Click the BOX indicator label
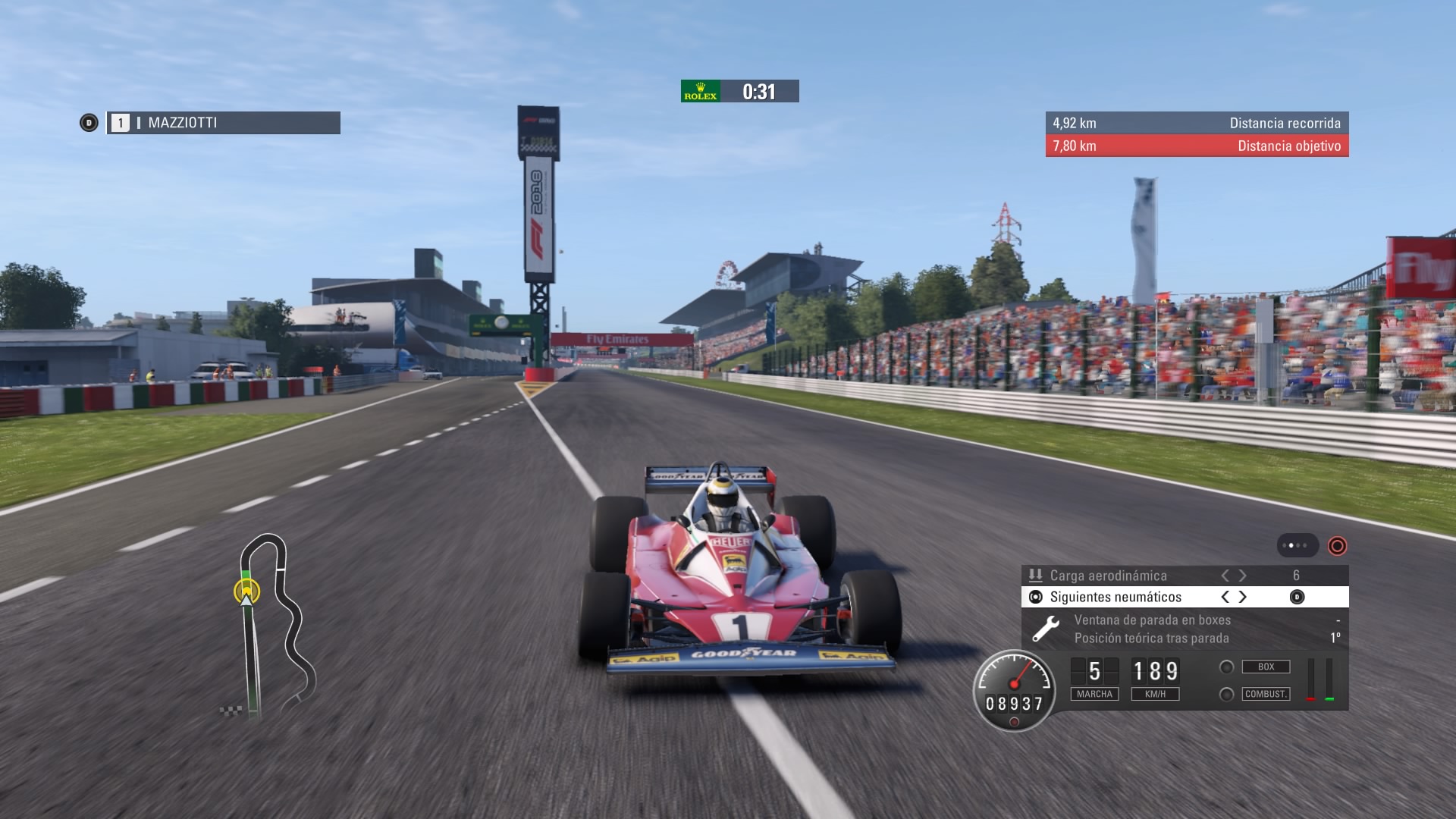1456x819 pixels. coord(1266,667)
